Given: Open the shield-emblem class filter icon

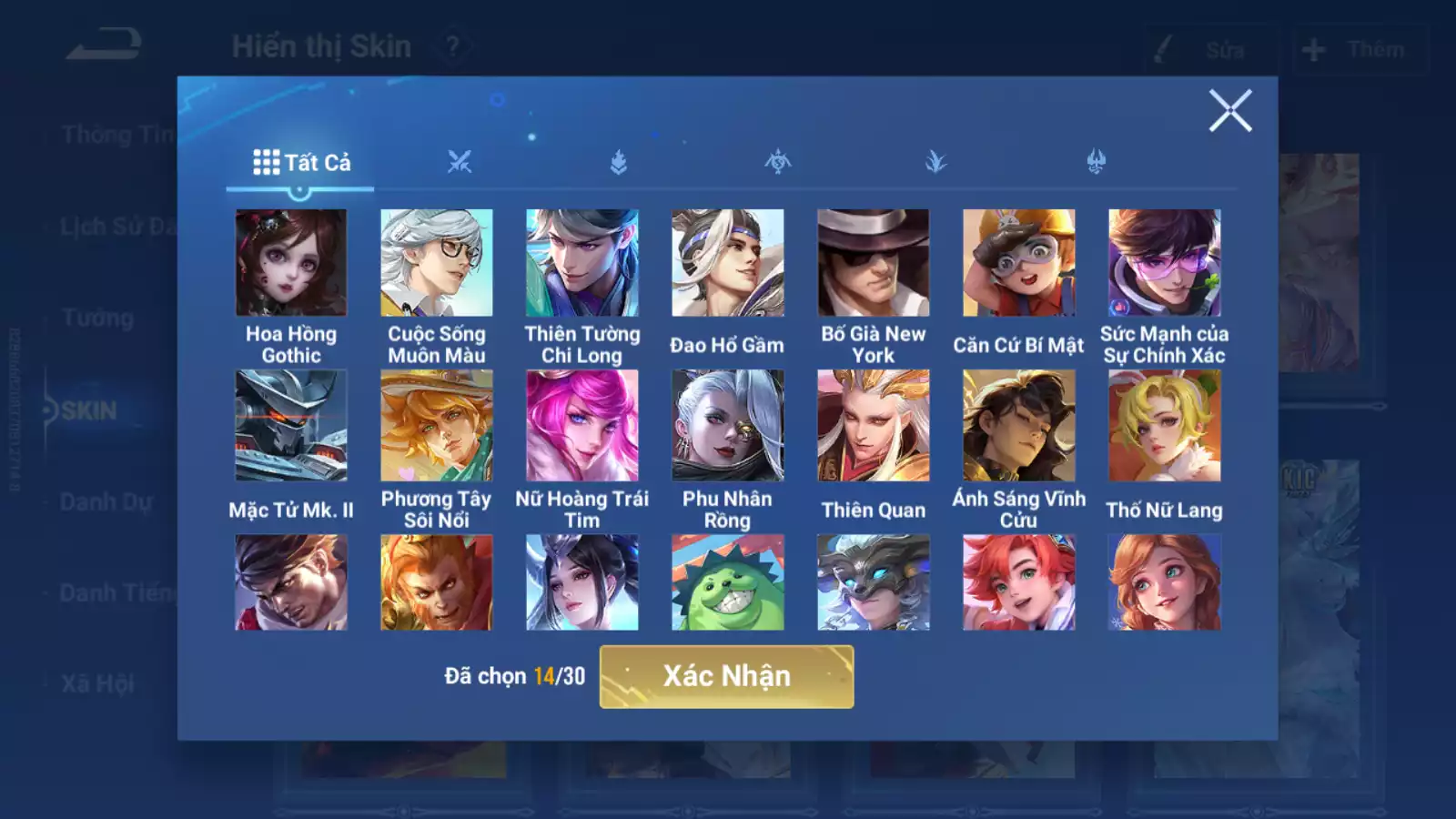Looking at the screenshot, I should pyautogui.click(x=619, y=162).
